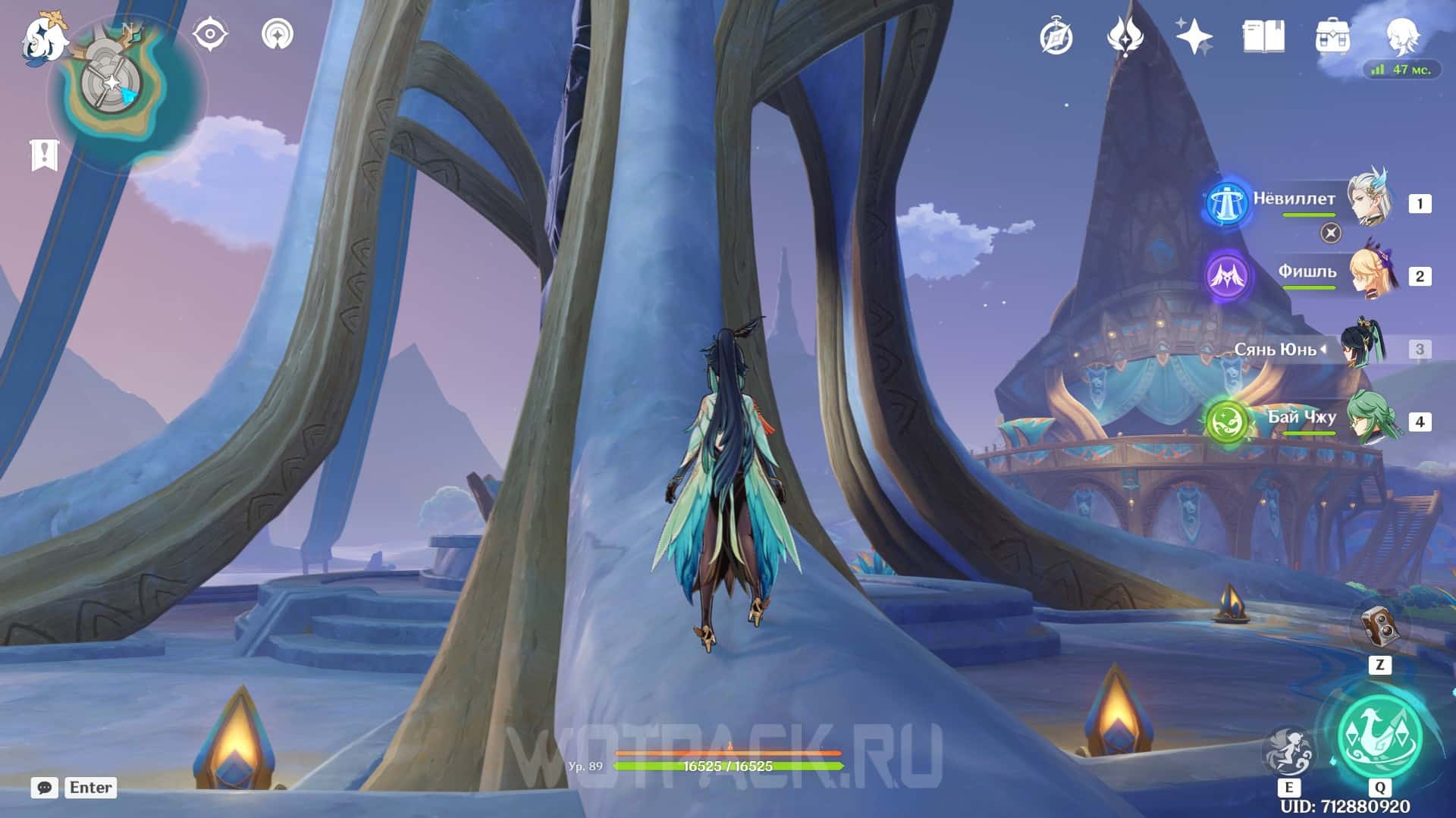Open the wish star icon

(x=1194, y=36)
